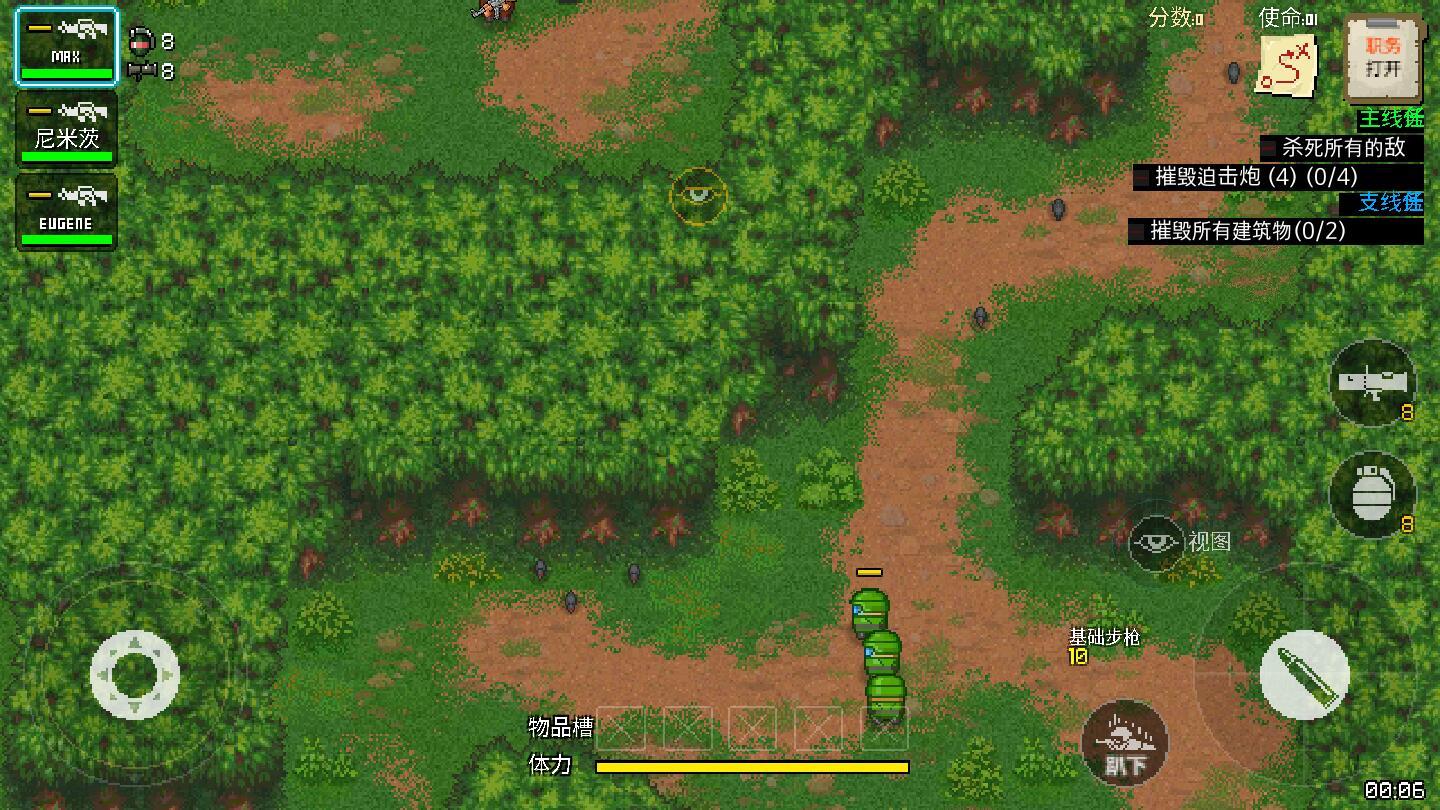Tap the grenade throw icon with count 8
The image size is (1440, 810).
[1372, 497]
